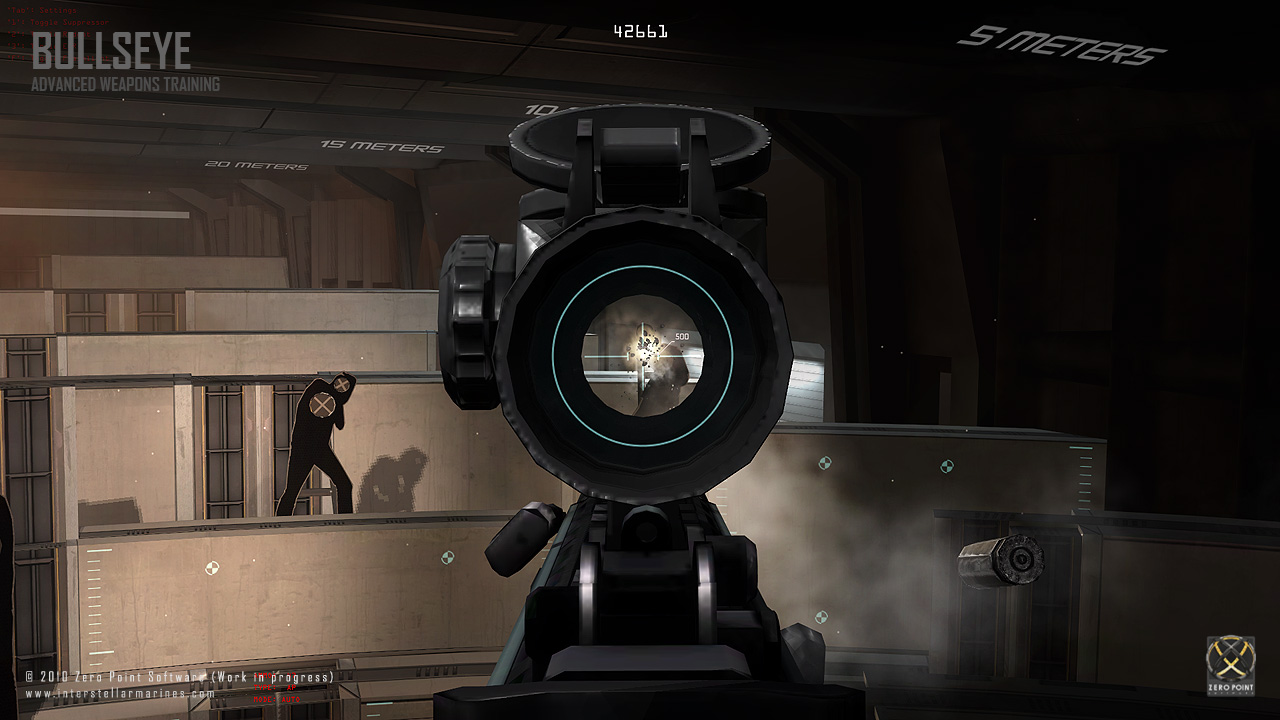This screenshot has height=720, width=1280.
Task: Open the www.interstellarmarines.com website link
Action: [120, 693]
